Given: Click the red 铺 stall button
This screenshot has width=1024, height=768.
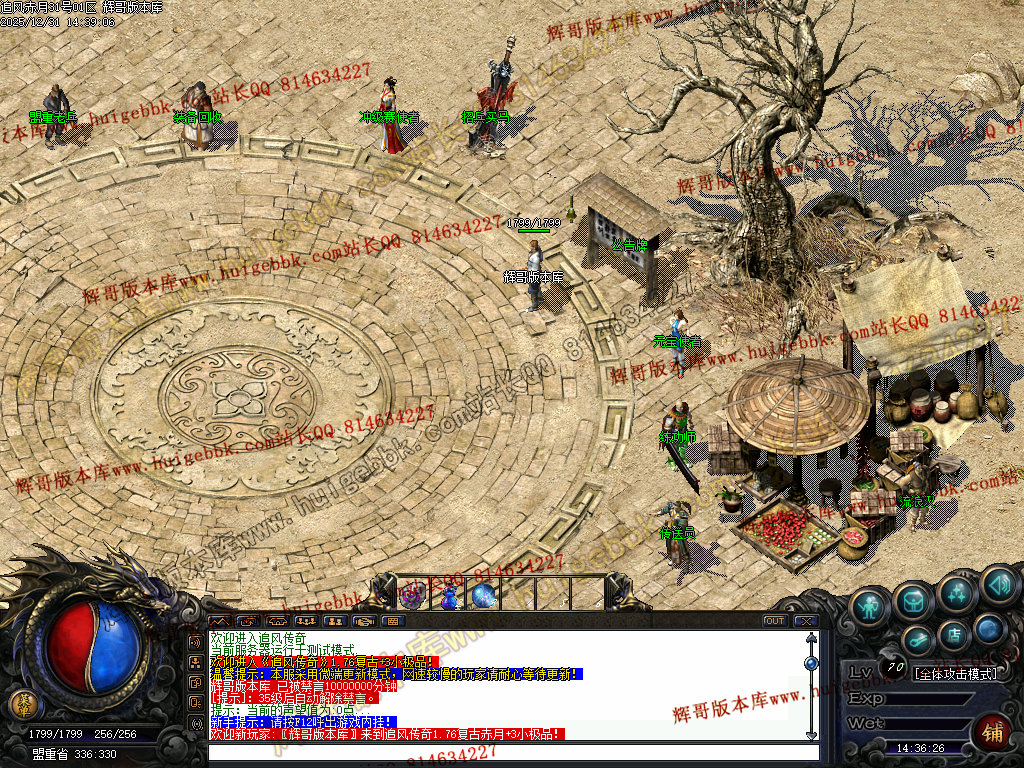Looking at the screenshot, I should point(991,732).
